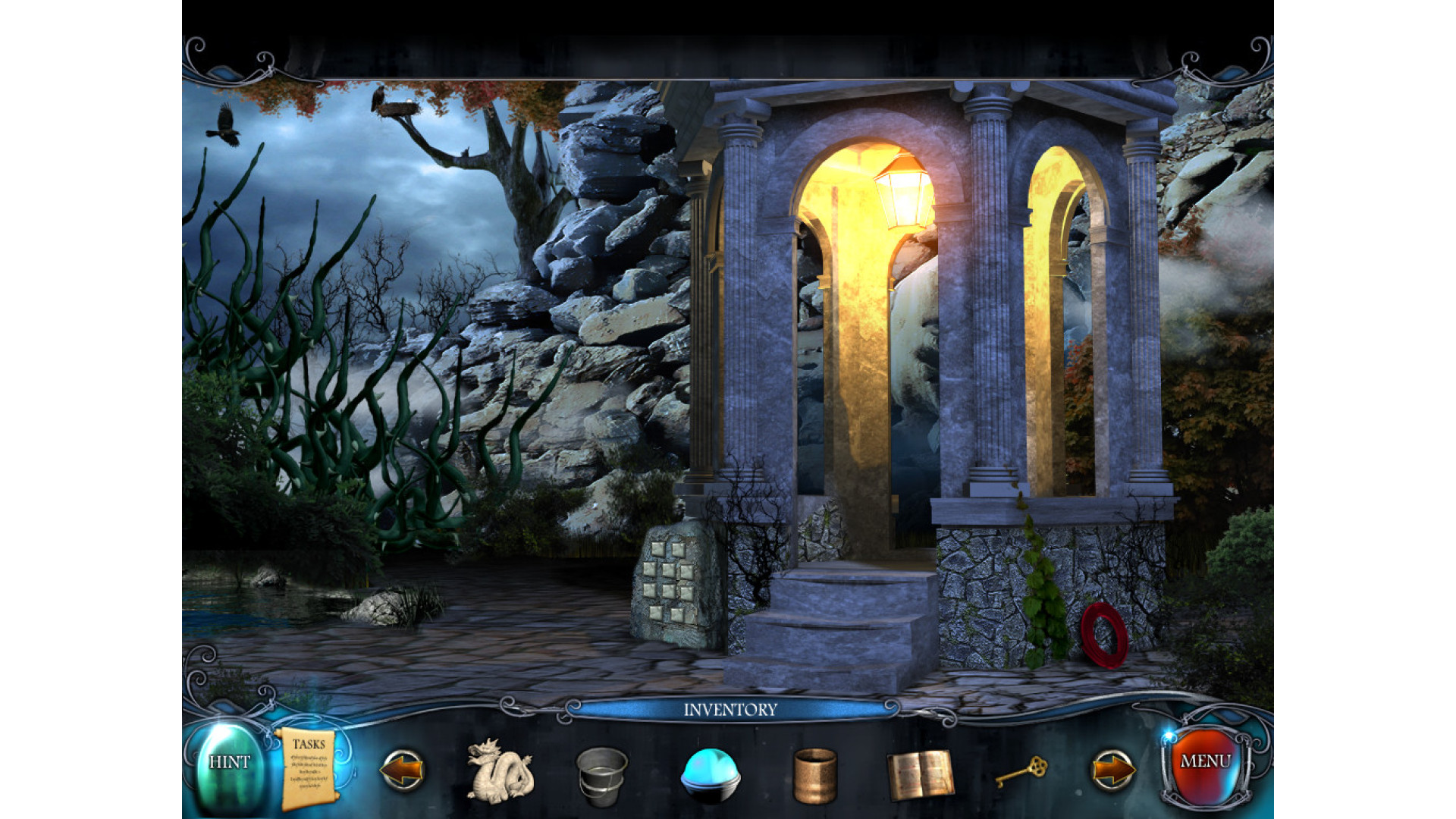Image resolution: width=1456 pixels, height=819 pixels.
Task: Open the TASKS scroll
Action: (308, 767)
